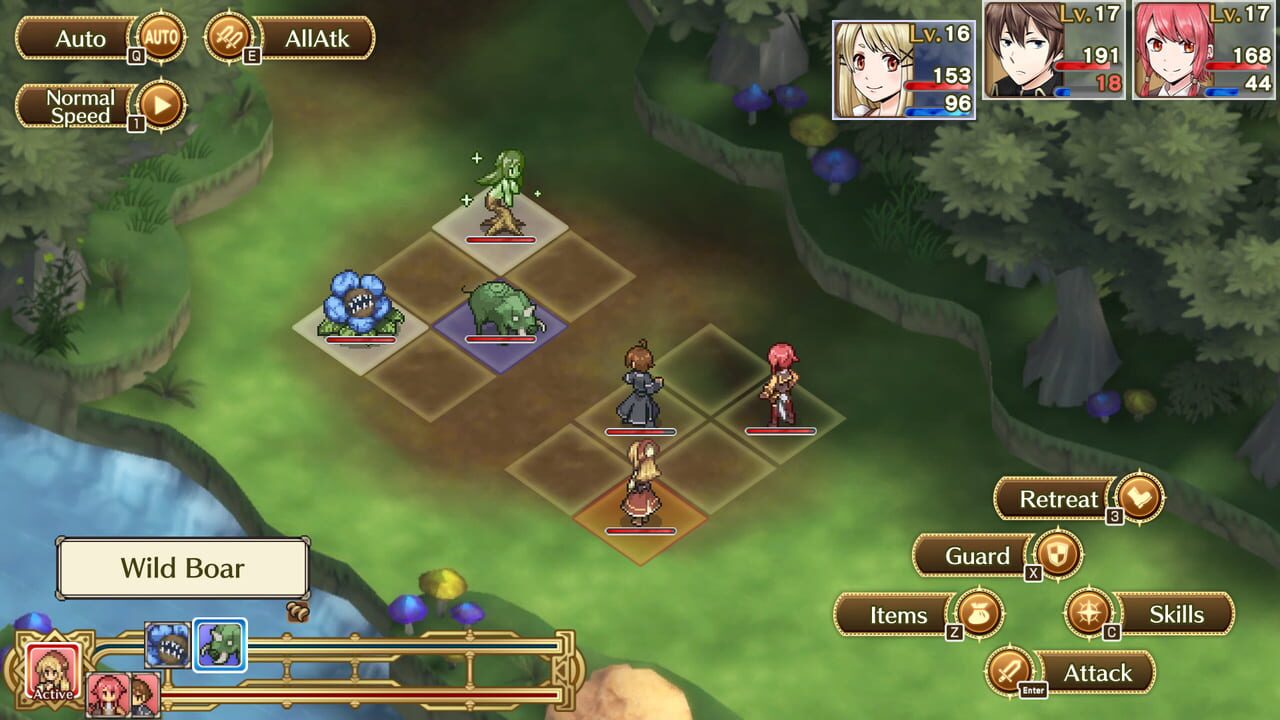This screenshot has width=1280, height=720.
Task: Switch battle speed from Normal Speed
Action: point(80,104)
